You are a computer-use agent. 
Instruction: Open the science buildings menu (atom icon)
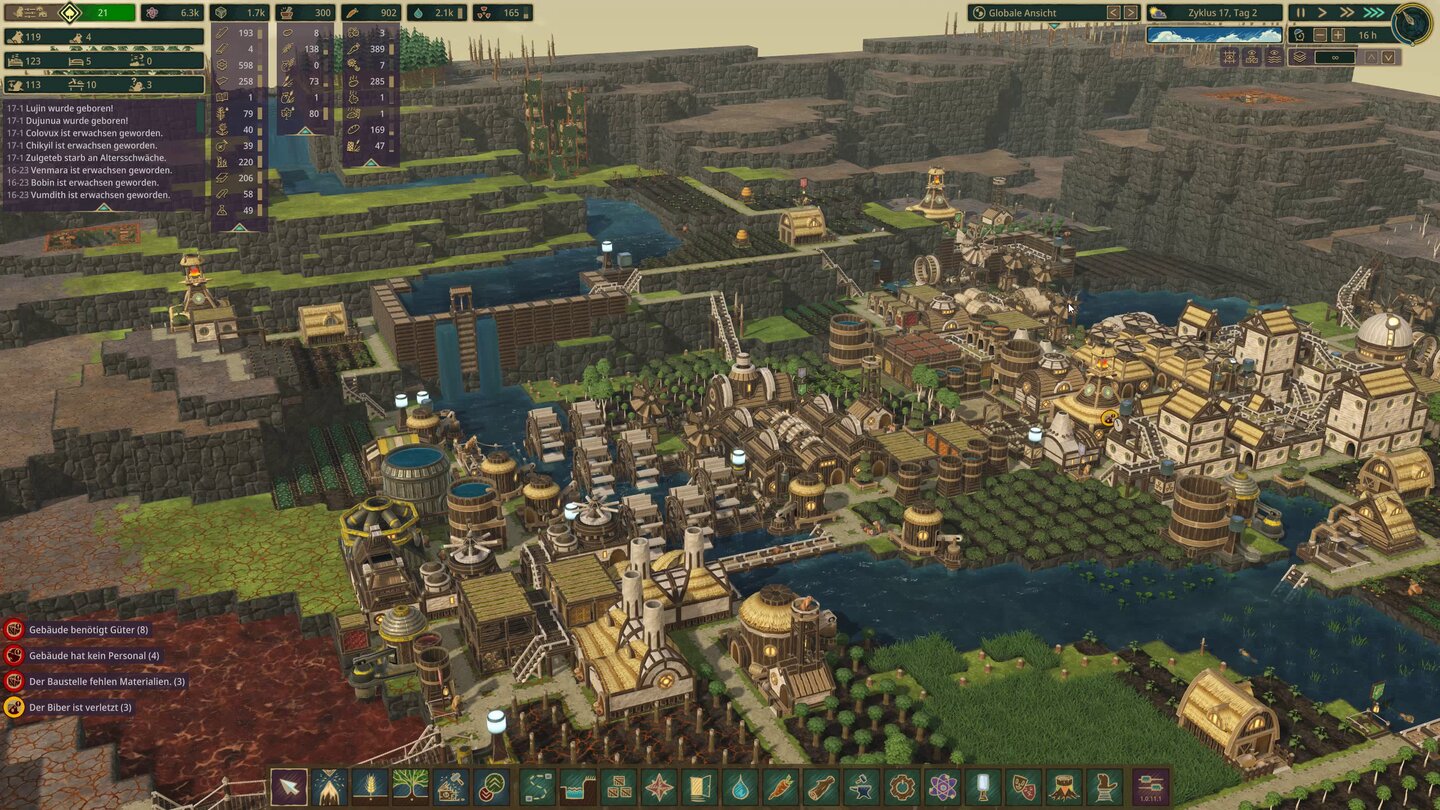941,787
